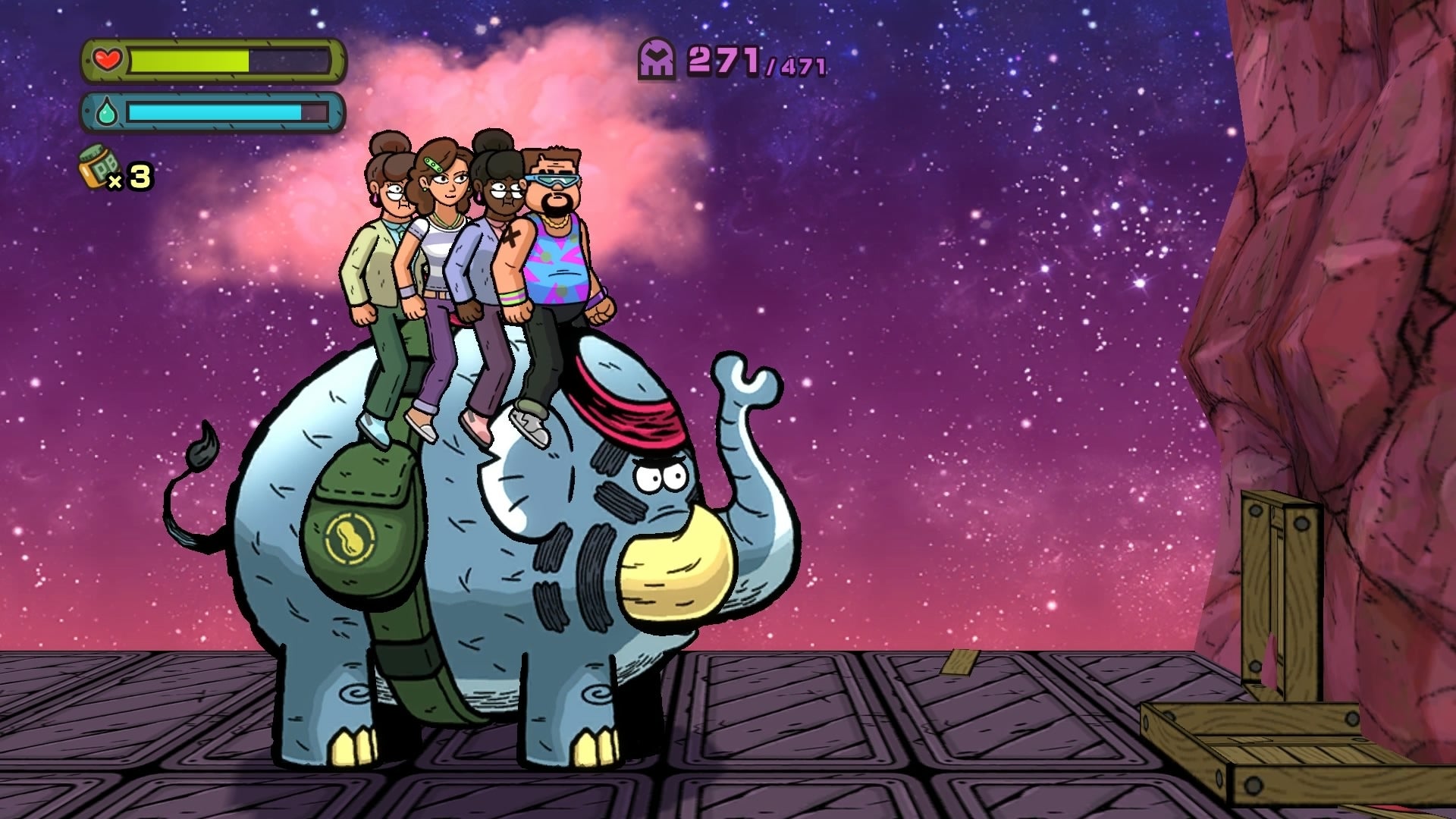Image resolution: width=1456 pixels, height=819 pixels.
Task: Click the green health meter fill
Action: pos(190,61)
